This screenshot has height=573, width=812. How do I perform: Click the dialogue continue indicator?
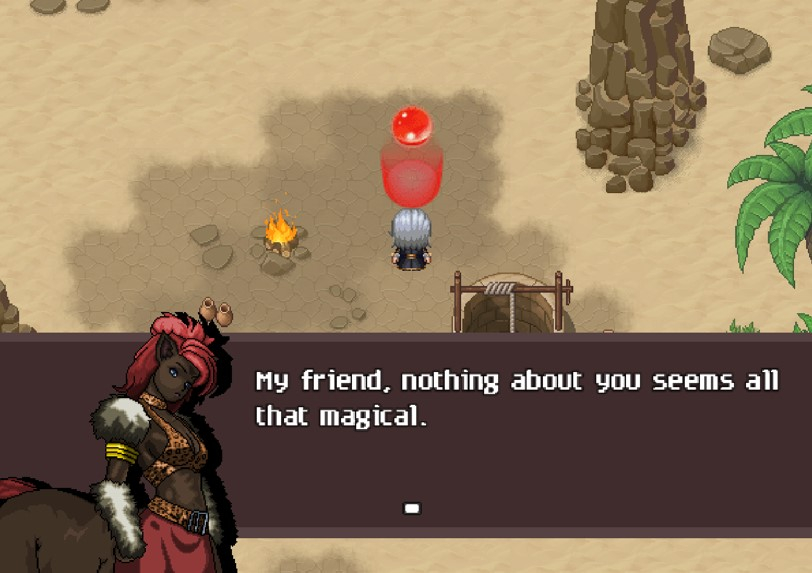411,508
